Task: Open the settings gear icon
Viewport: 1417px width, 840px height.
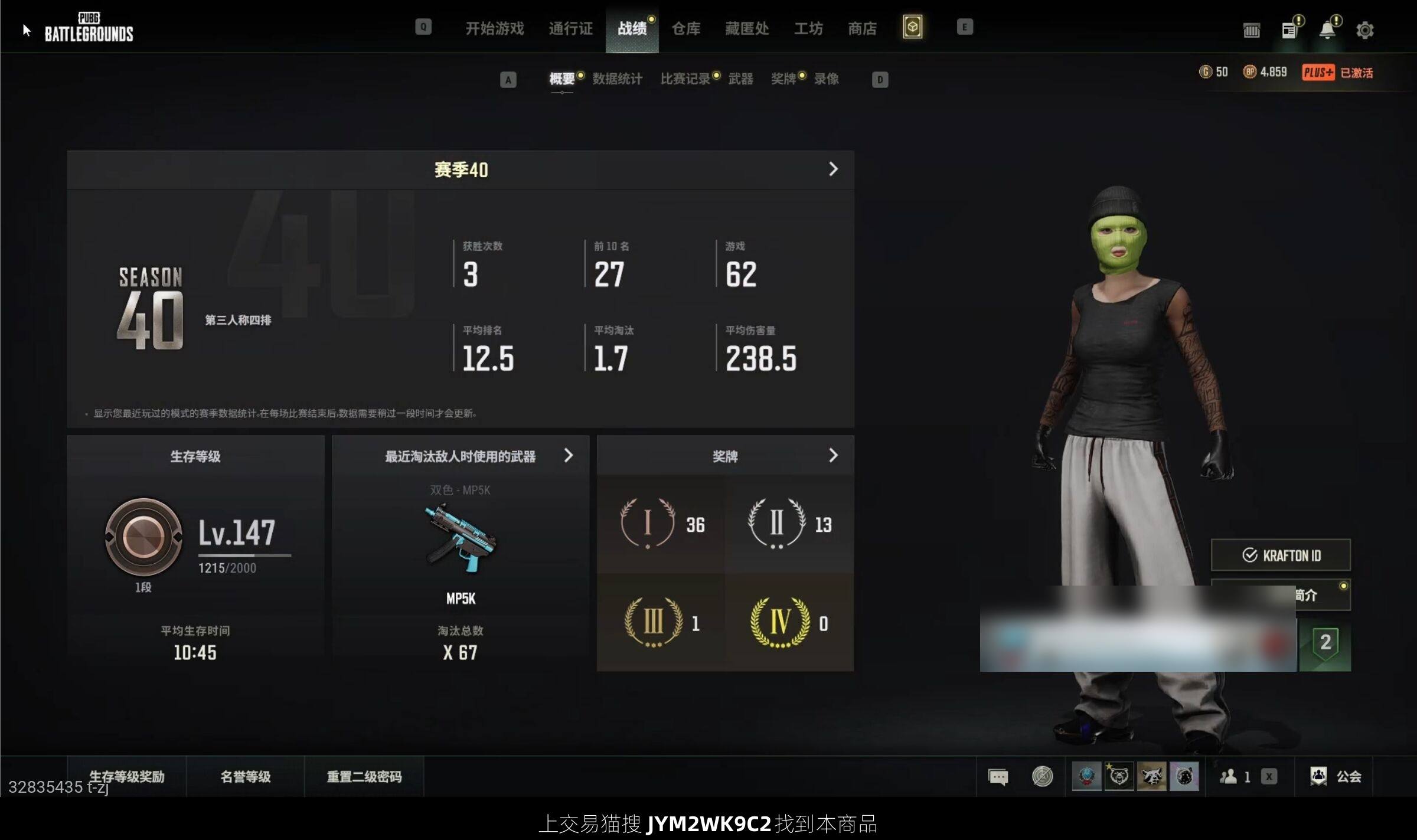Action: pyautogui.click(x=1364, y=30)
